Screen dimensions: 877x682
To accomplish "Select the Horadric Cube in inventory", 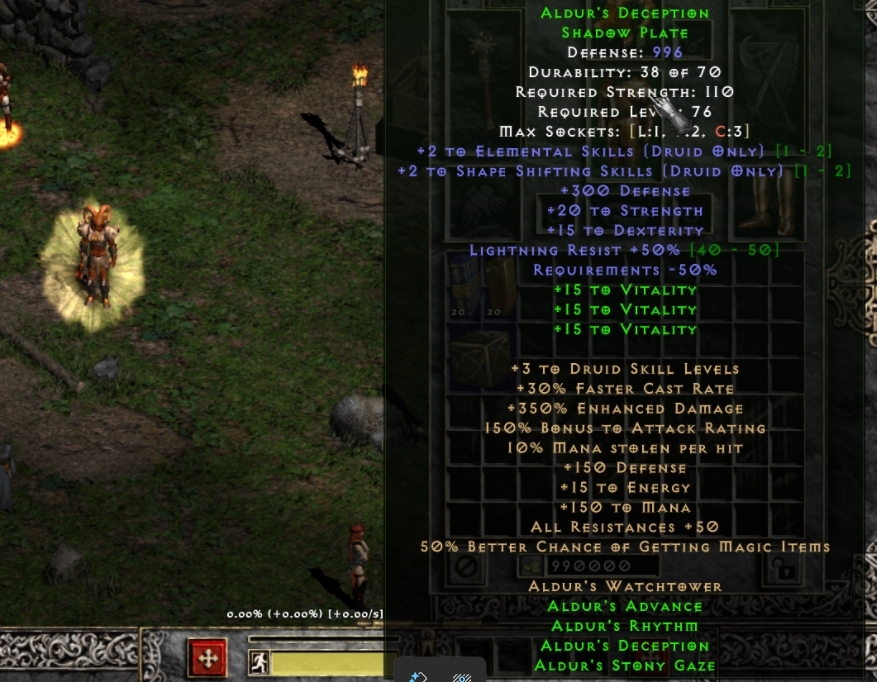I will [477, 357].
